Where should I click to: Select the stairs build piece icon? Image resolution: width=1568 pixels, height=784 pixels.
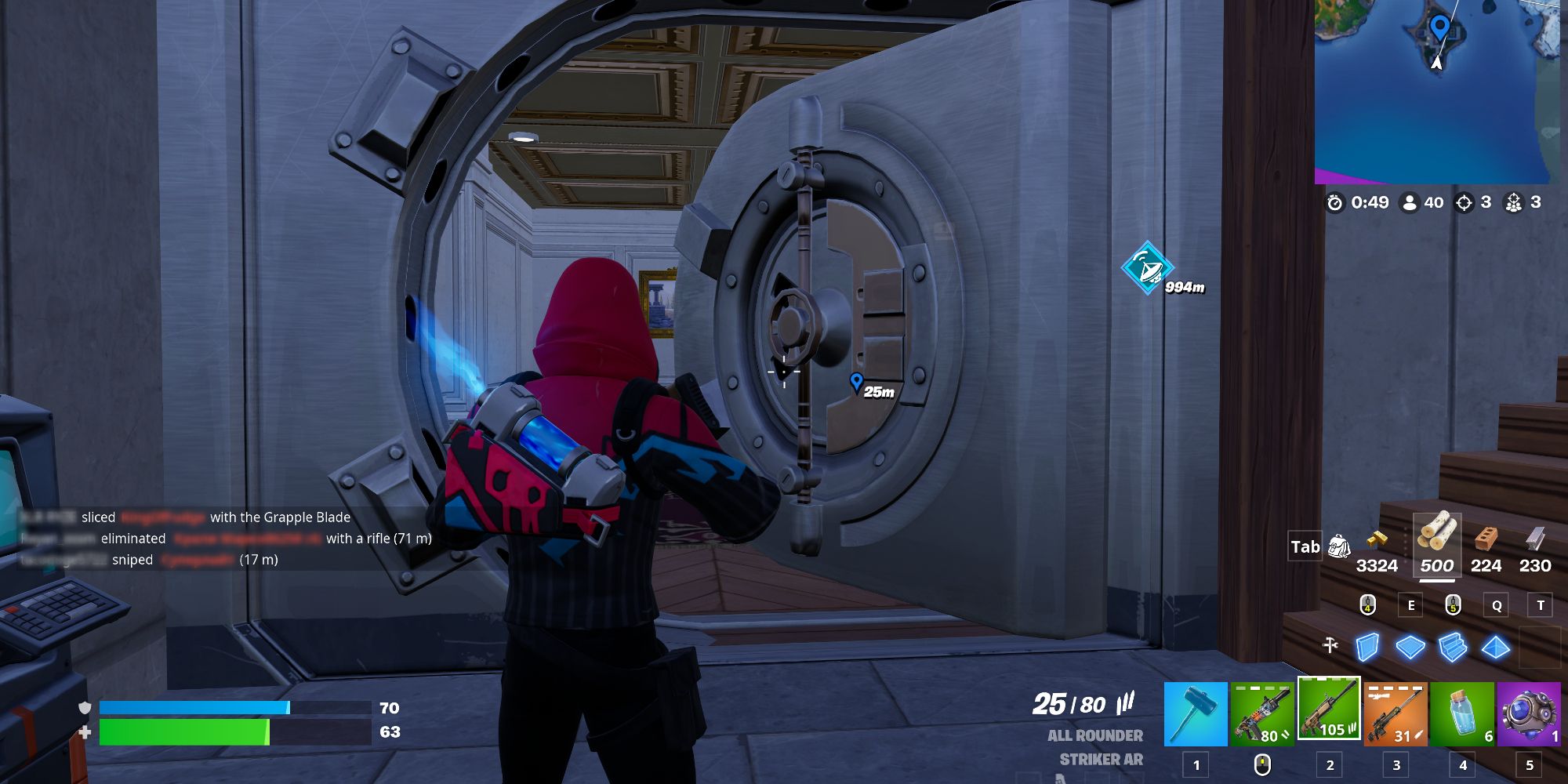(x=1454, y=648)
